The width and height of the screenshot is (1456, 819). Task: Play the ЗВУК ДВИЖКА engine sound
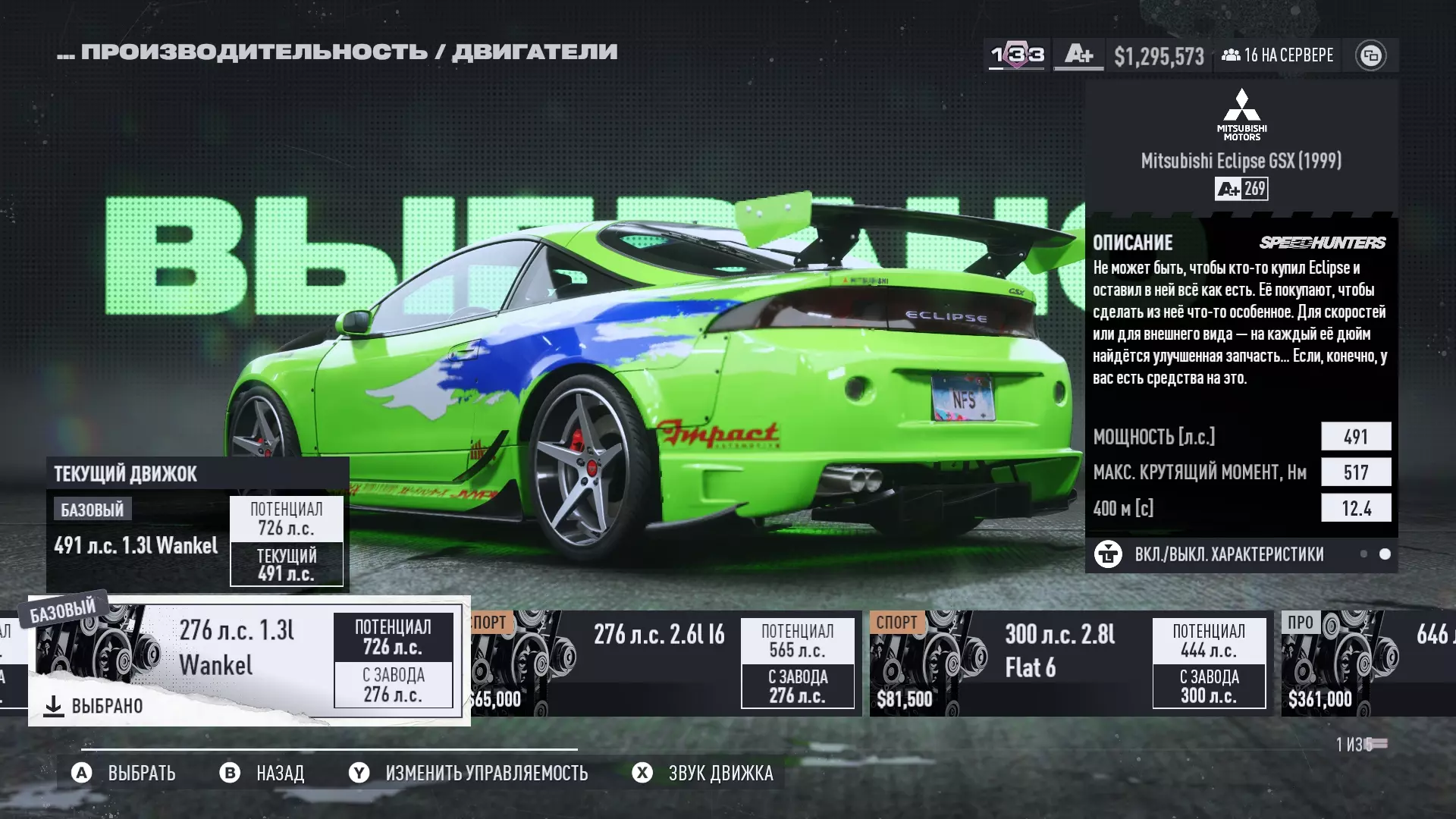coord(703,773)
